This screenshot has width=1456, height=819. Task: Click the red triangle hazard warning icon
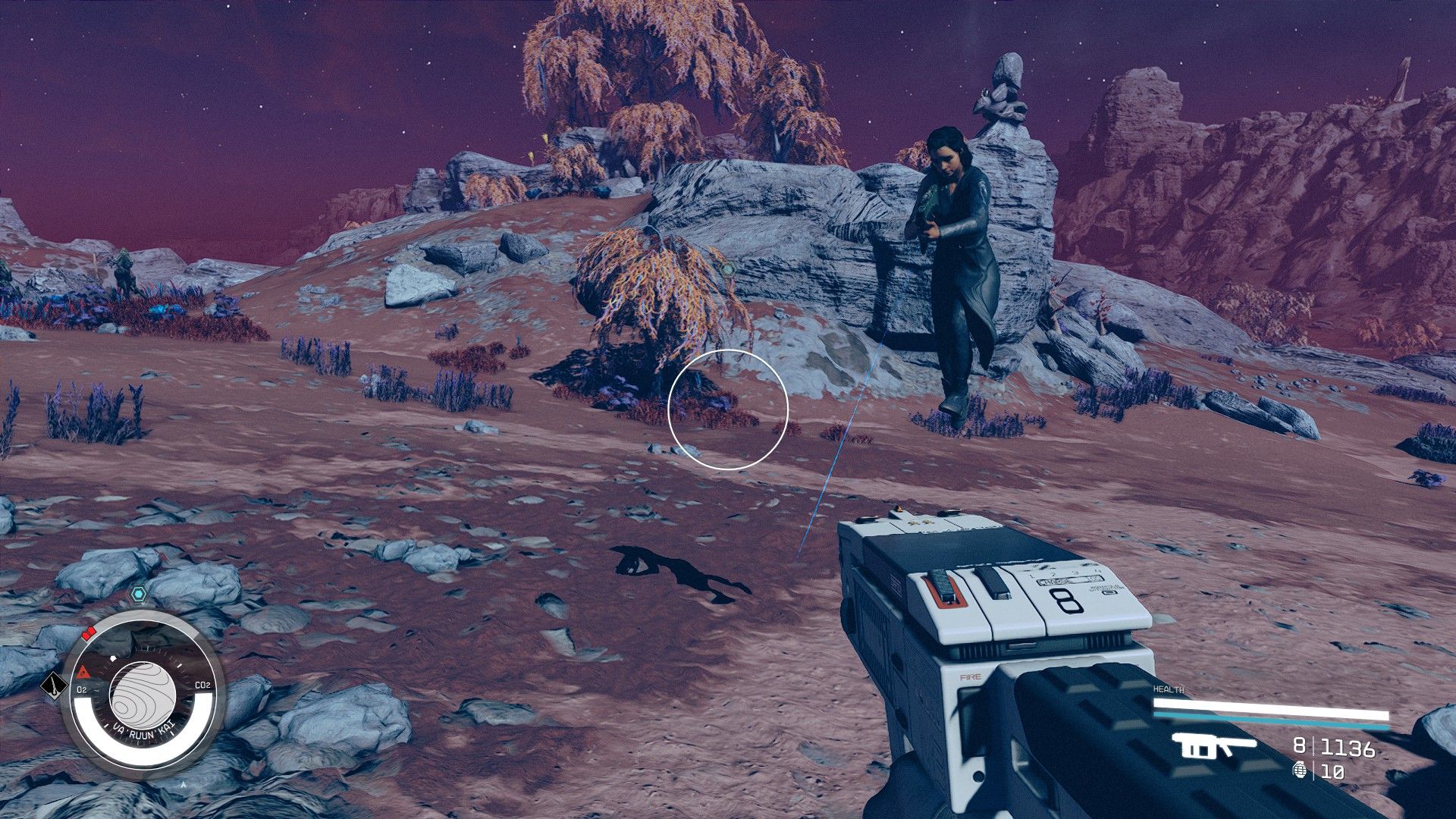point(83,672)
